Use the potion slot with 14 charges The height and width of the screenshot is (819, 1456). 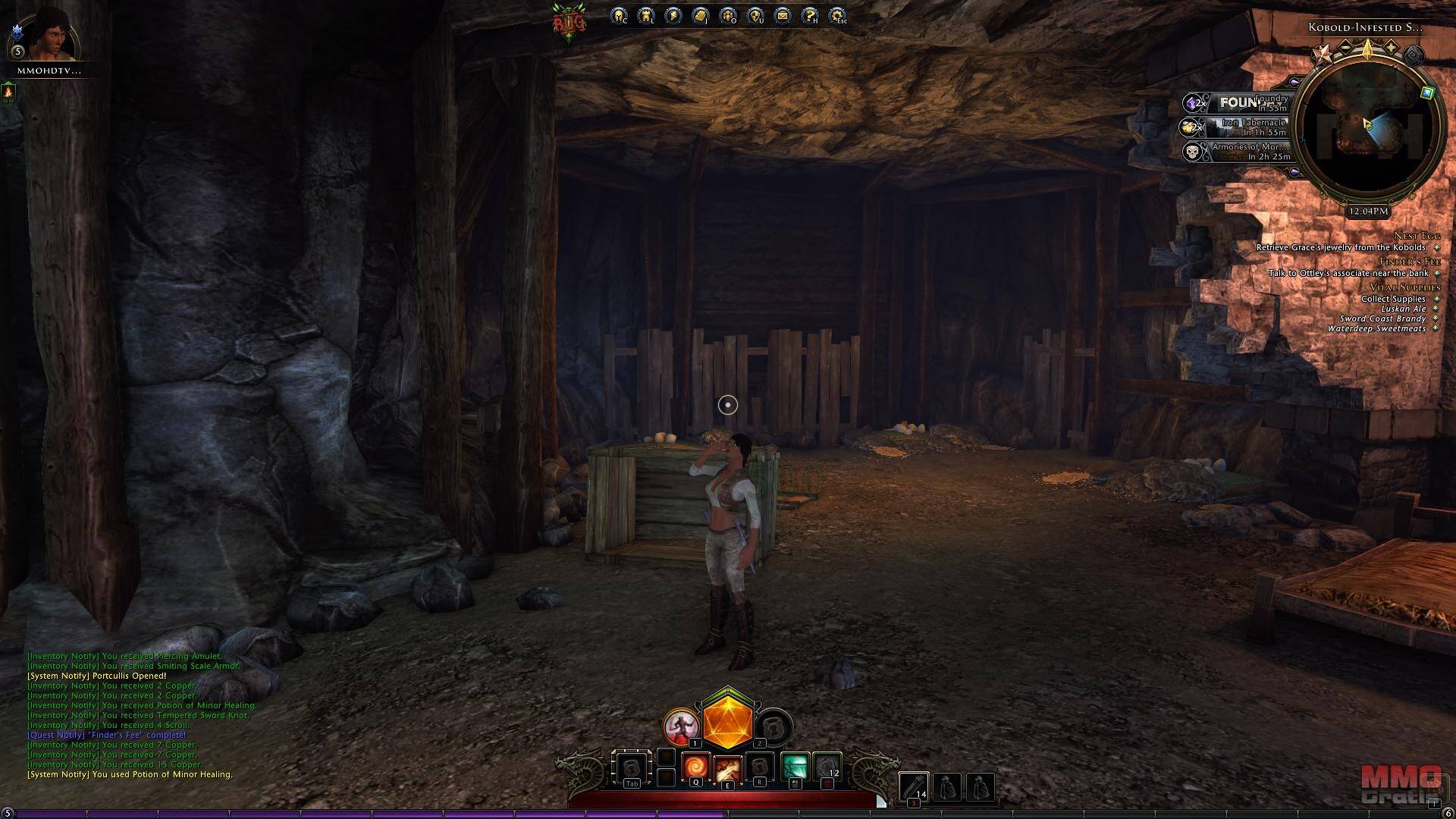click(x=914, y=787)
